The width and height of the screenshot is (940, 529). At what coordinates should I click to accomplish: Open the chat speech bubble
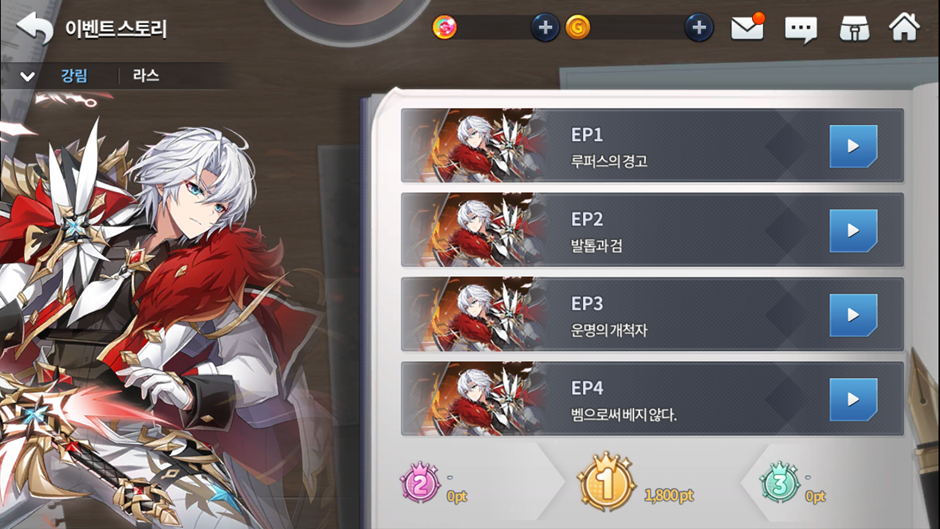click(801, 29)
